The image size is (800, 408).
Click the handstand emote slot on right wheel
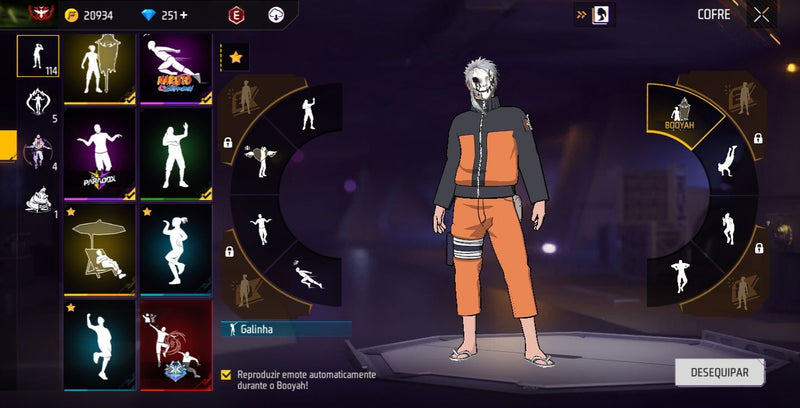727,160
